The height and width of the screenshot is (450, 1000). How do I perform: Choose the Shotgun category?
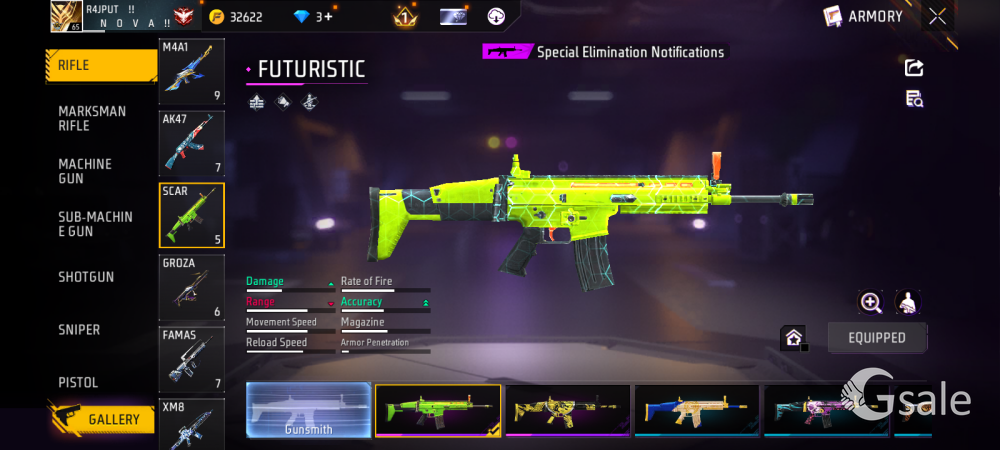[86, 277]
